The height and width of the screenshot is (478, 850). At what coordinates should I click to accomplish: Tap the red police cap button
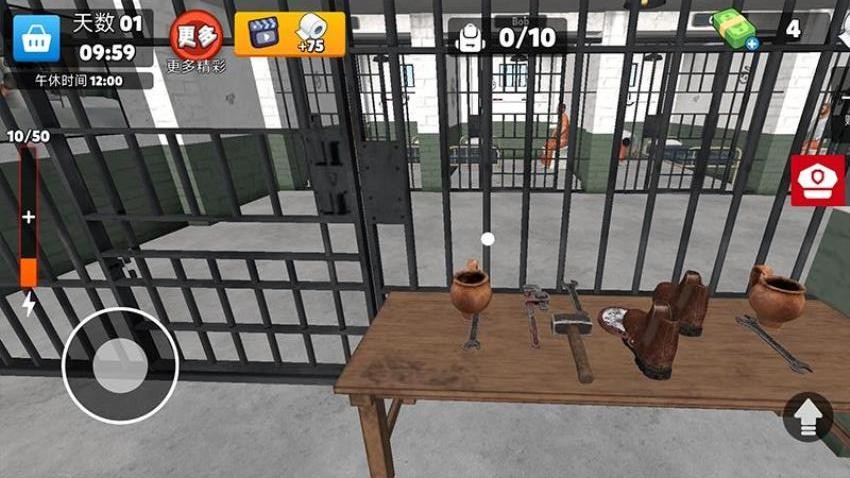tap(817, 180)
